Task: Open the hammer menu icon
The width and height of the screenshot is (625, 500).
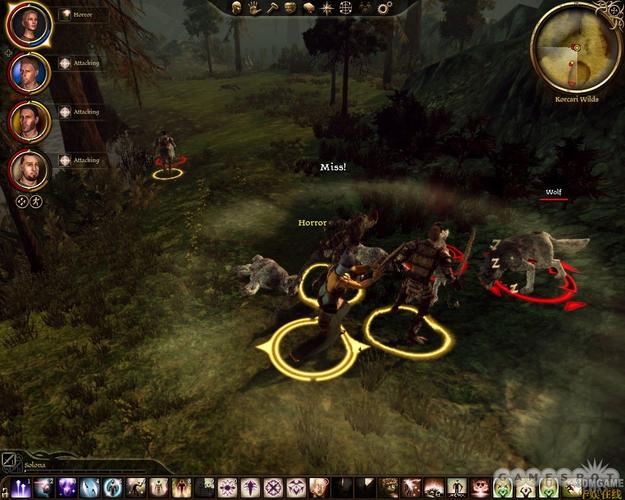Action: (x=272, y=8)
